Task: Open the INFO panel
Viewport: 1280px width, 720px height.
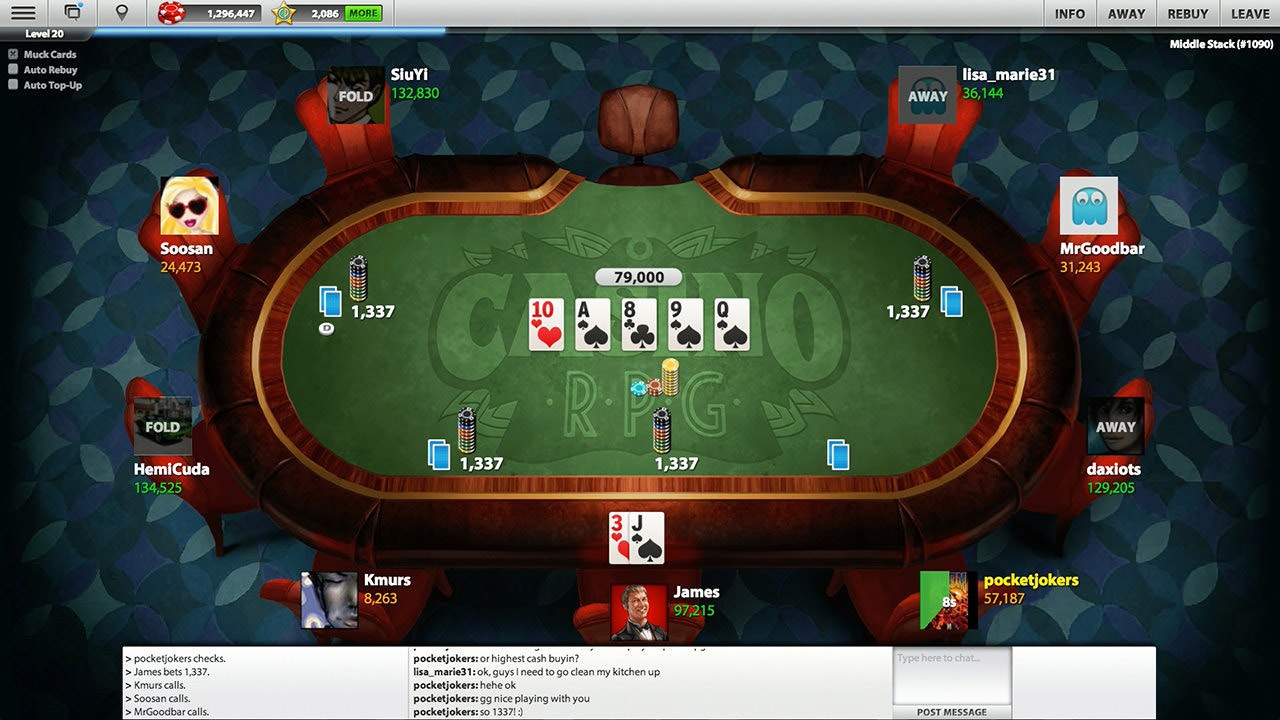Action: pos(1069,14)
